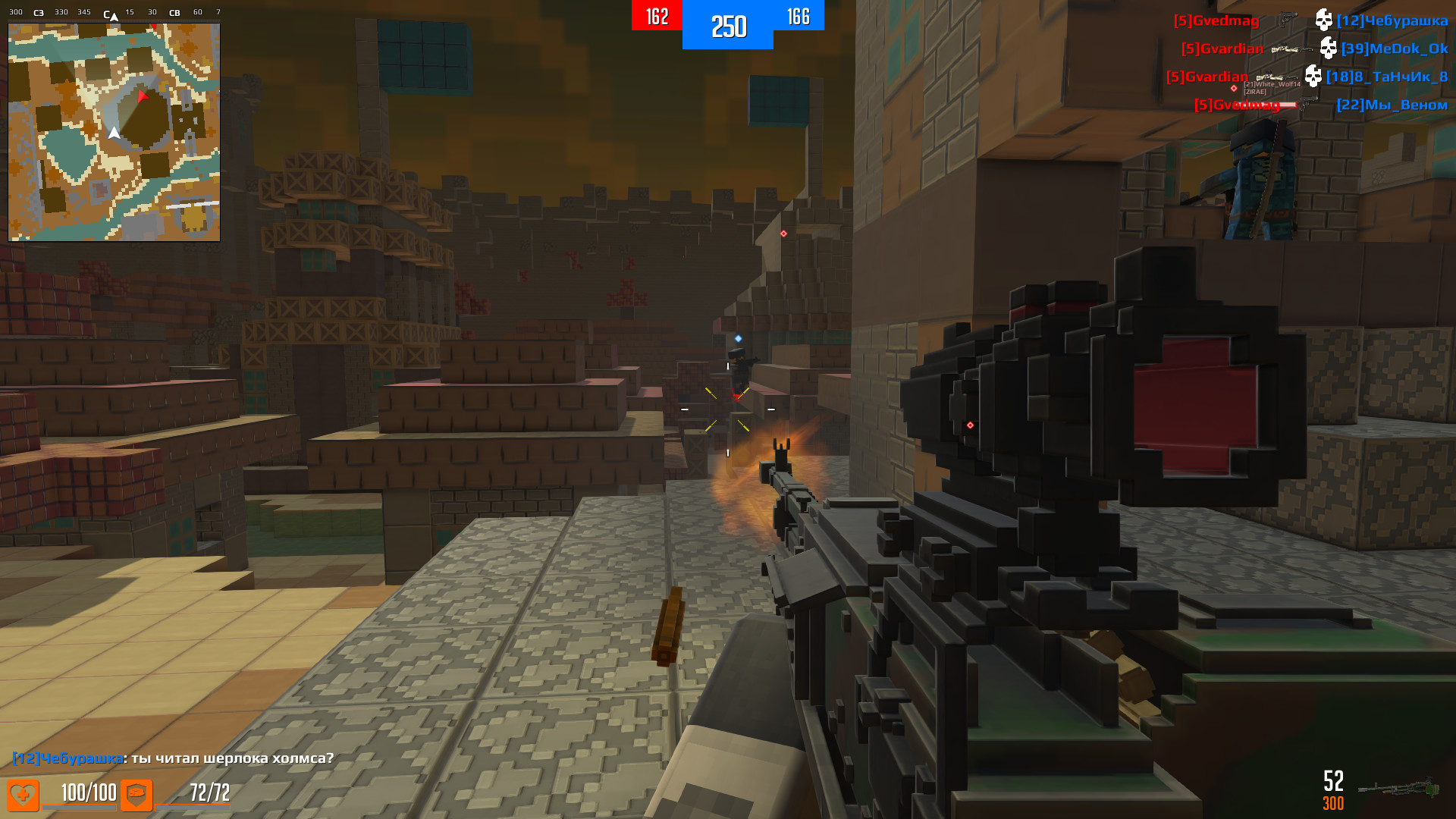Click [5]Gvardian's name in the kill feed
1456x819 pixels.
pos(1222,49)
